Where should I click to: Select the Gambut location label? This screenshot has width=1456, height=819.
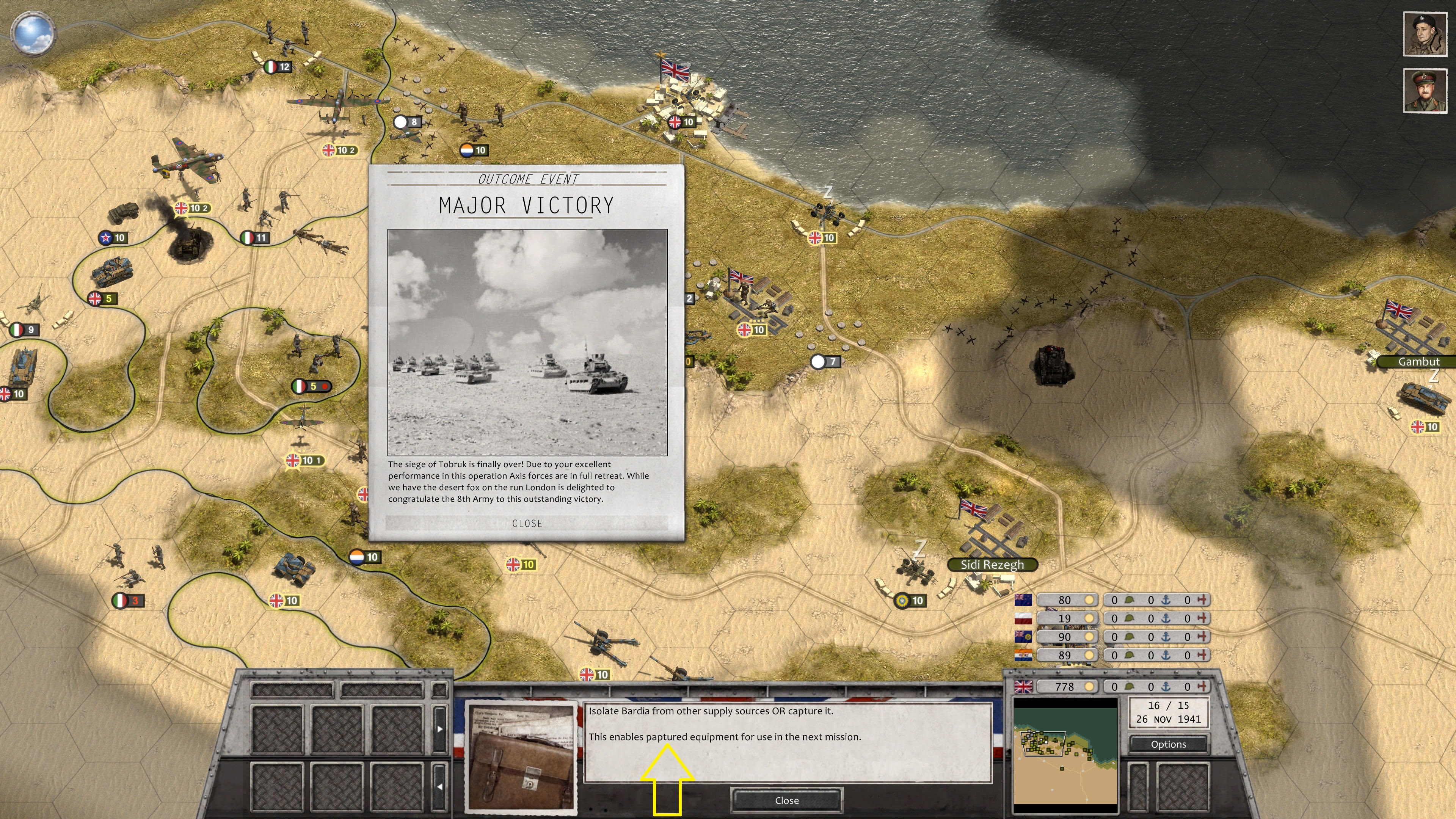[1418, 362]
